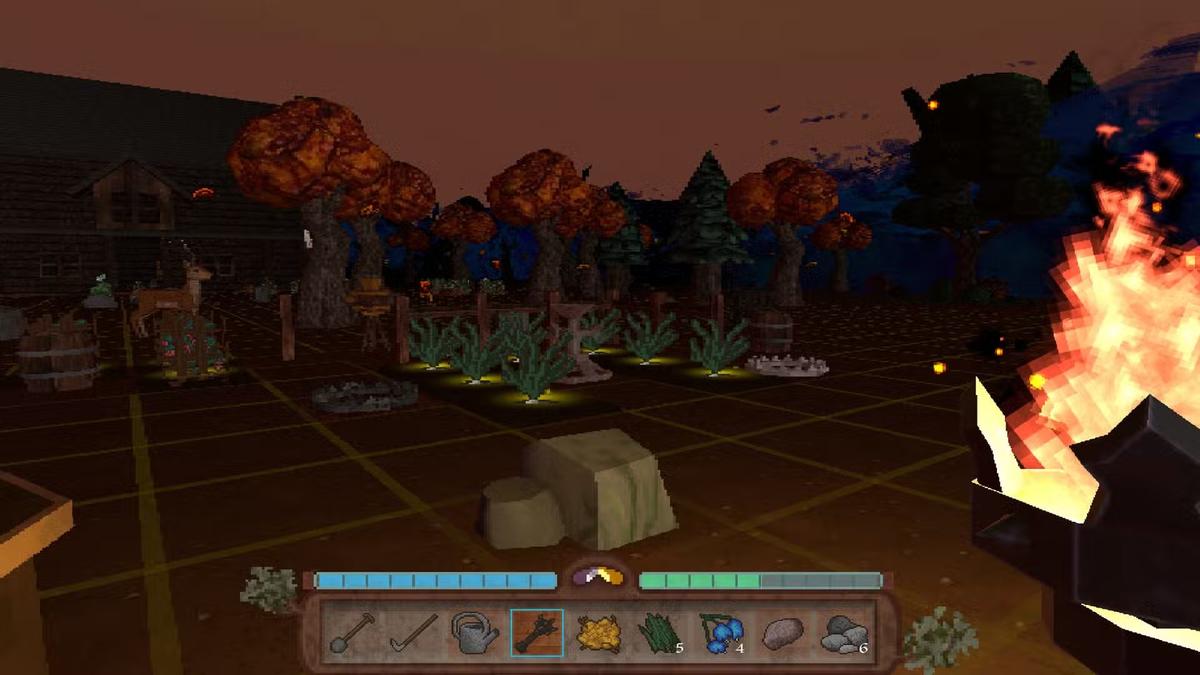Pick the golden straw bundle slot
Screen dimensions: 1200x675
coord(599,633)
